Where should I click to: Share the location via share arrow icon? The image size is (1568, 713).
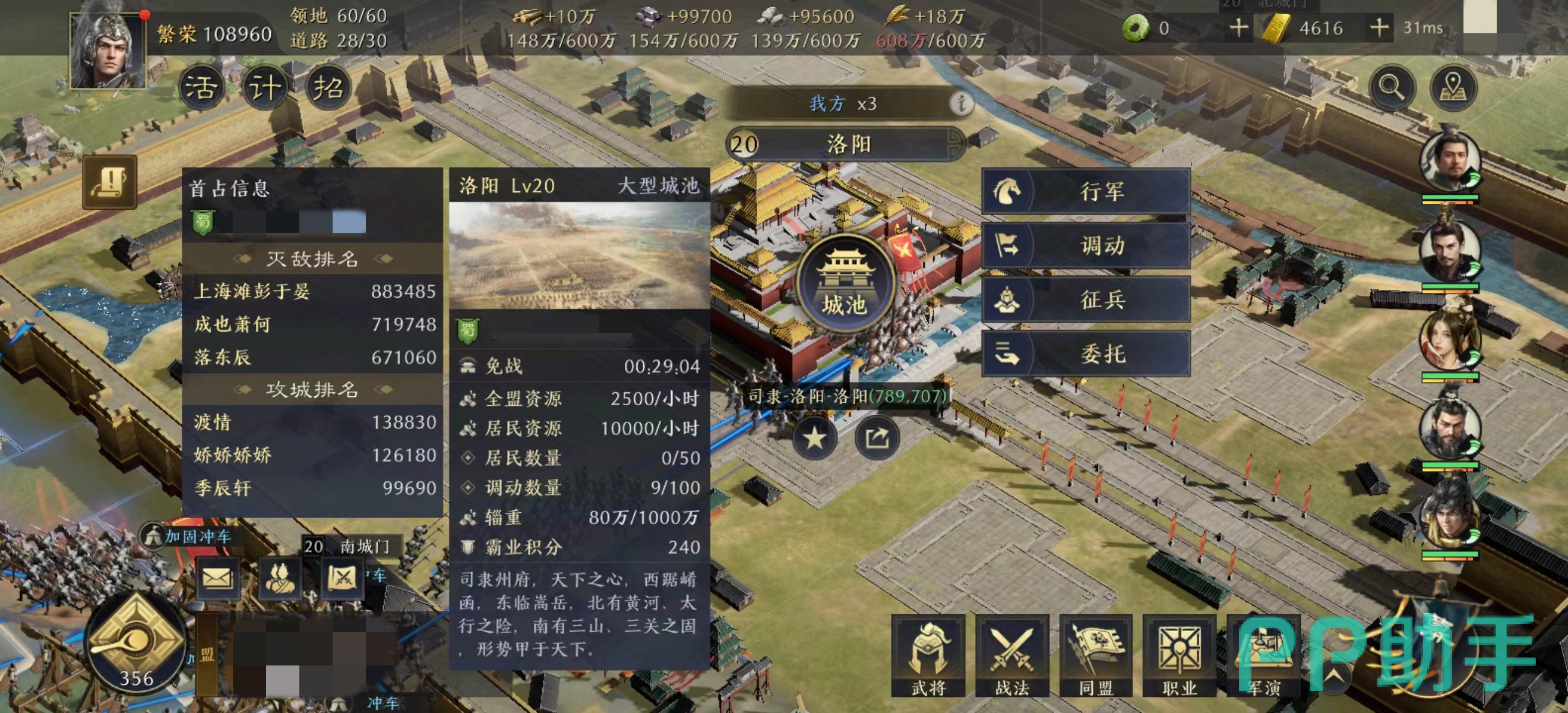(x=877, y=438)
